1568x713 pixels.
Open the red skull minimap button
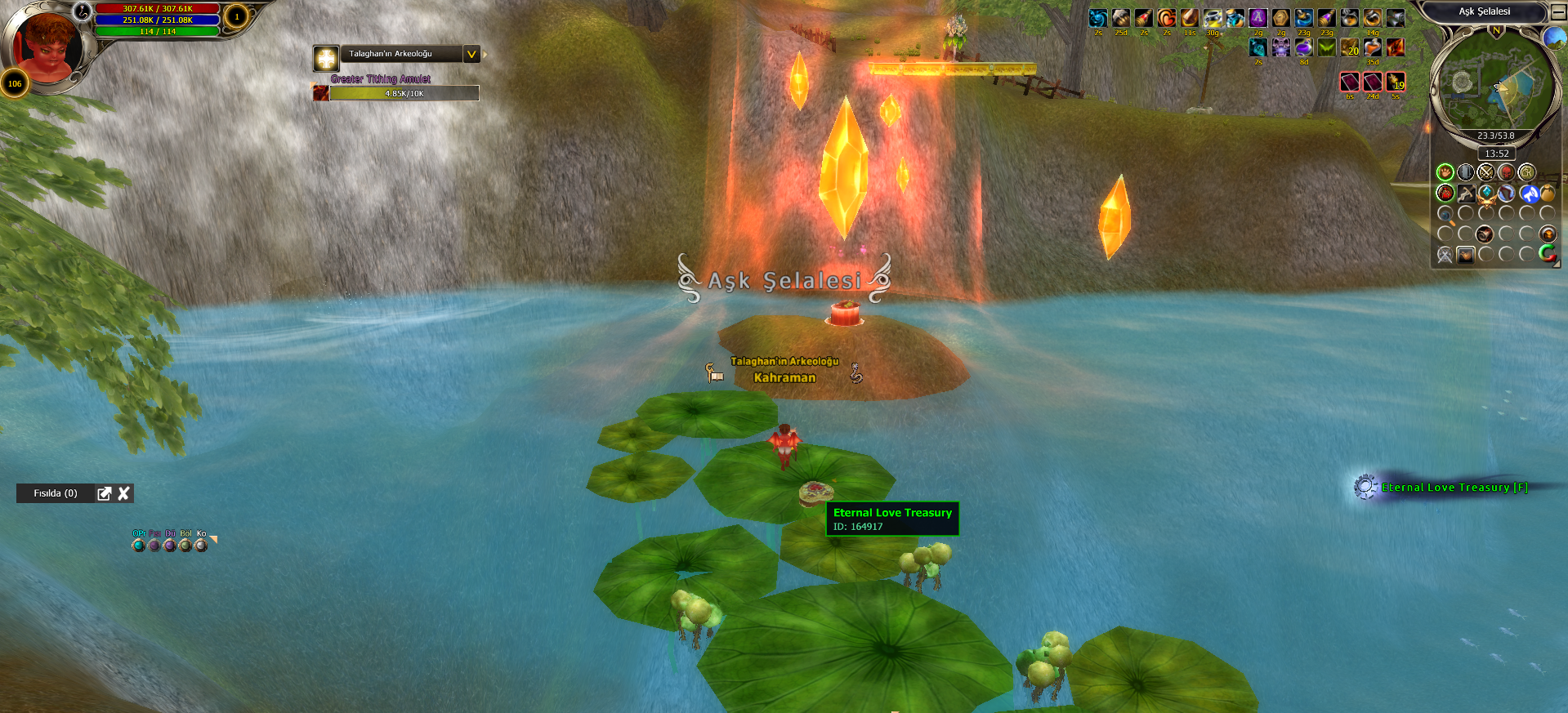coord(1506,172)
